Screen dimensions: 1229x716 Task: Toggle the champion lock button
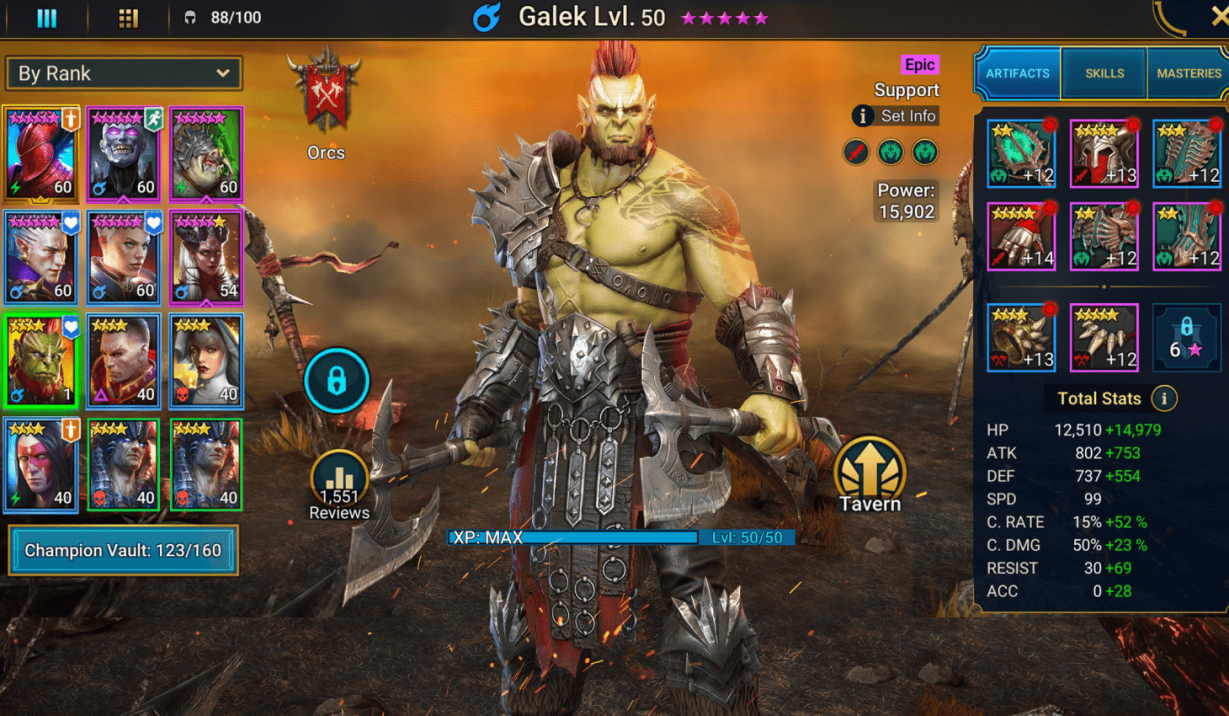click(x=337, y=381)
